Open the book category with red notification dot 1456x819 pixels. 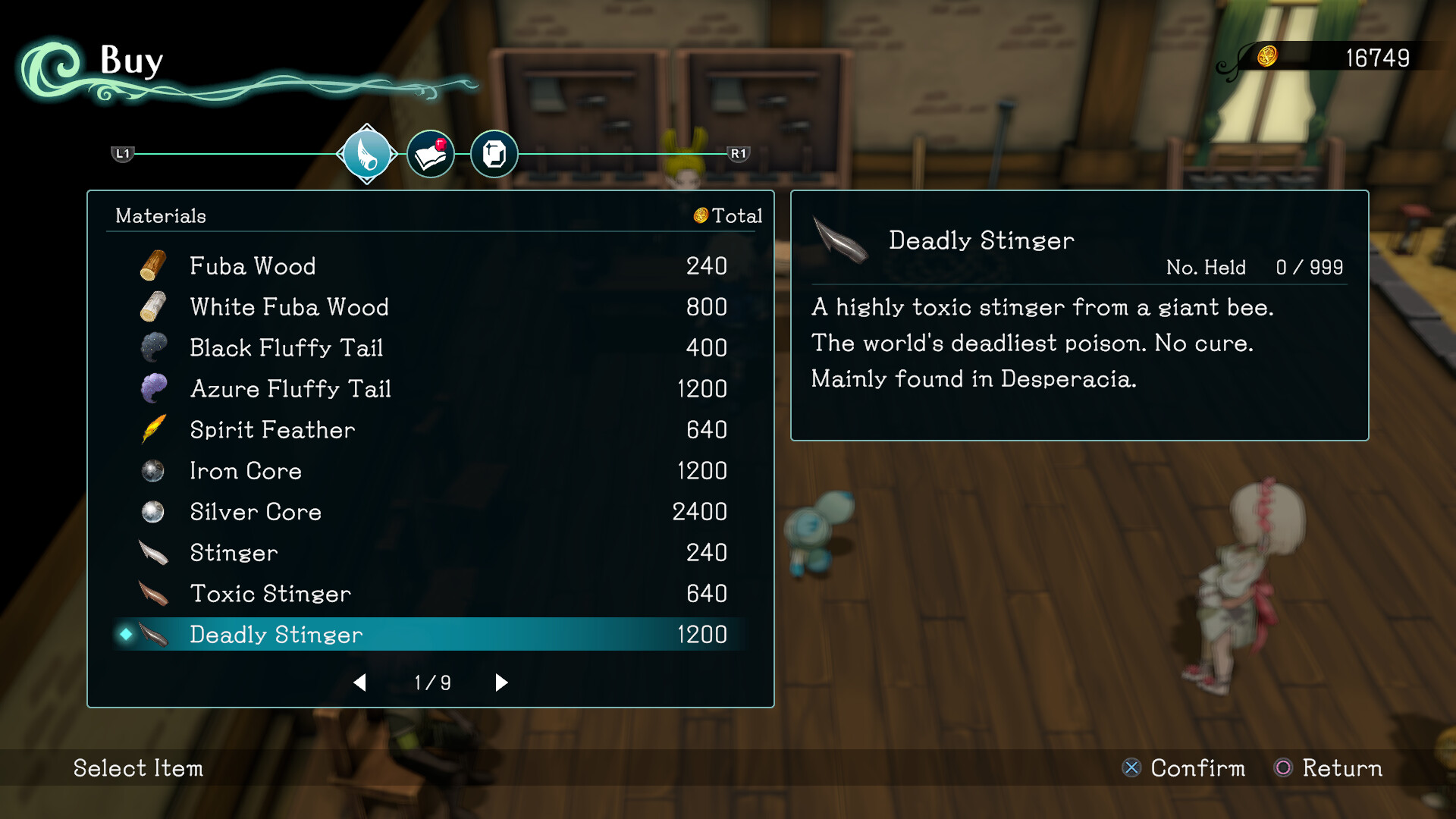430,153
